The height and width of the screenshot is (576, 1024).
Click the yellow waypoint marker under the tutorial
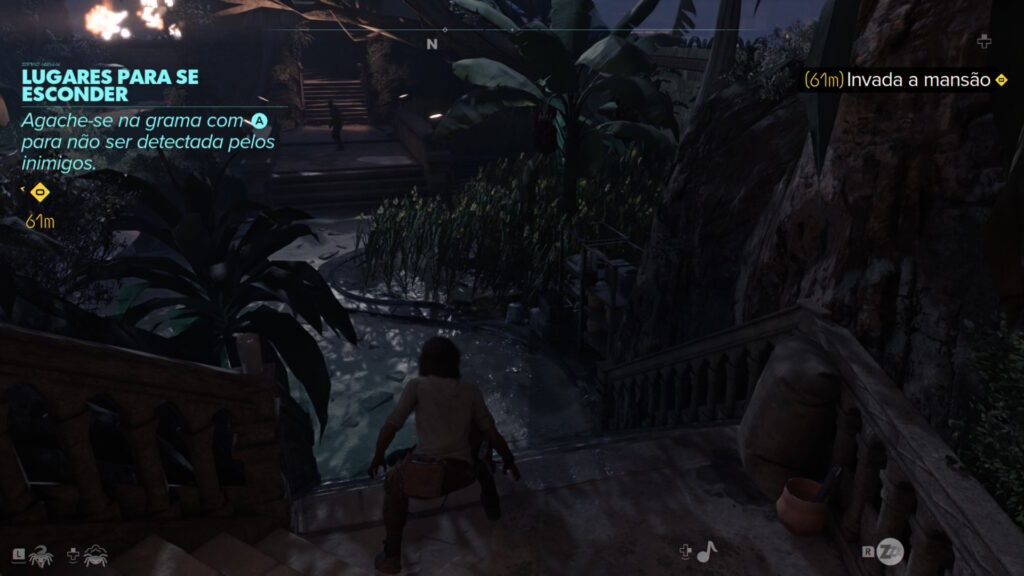(40, 192)
